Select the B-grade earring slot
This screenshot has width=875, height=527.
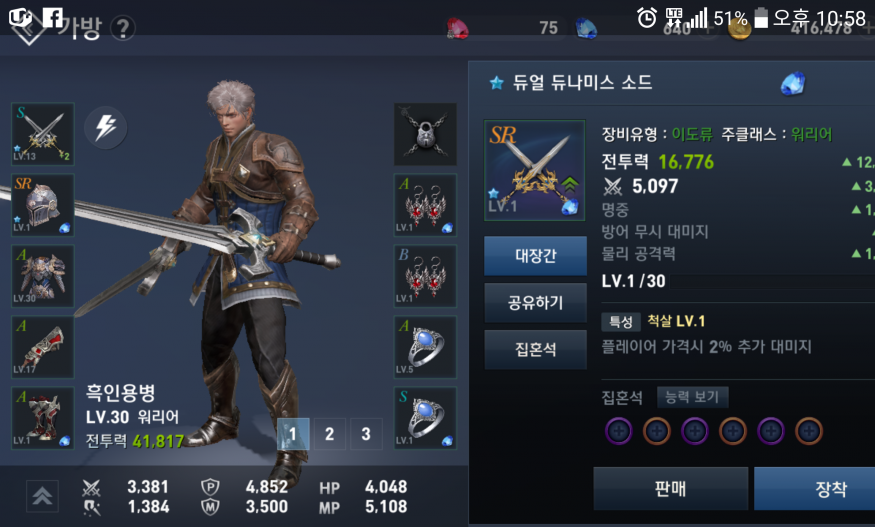click(426, 276)
